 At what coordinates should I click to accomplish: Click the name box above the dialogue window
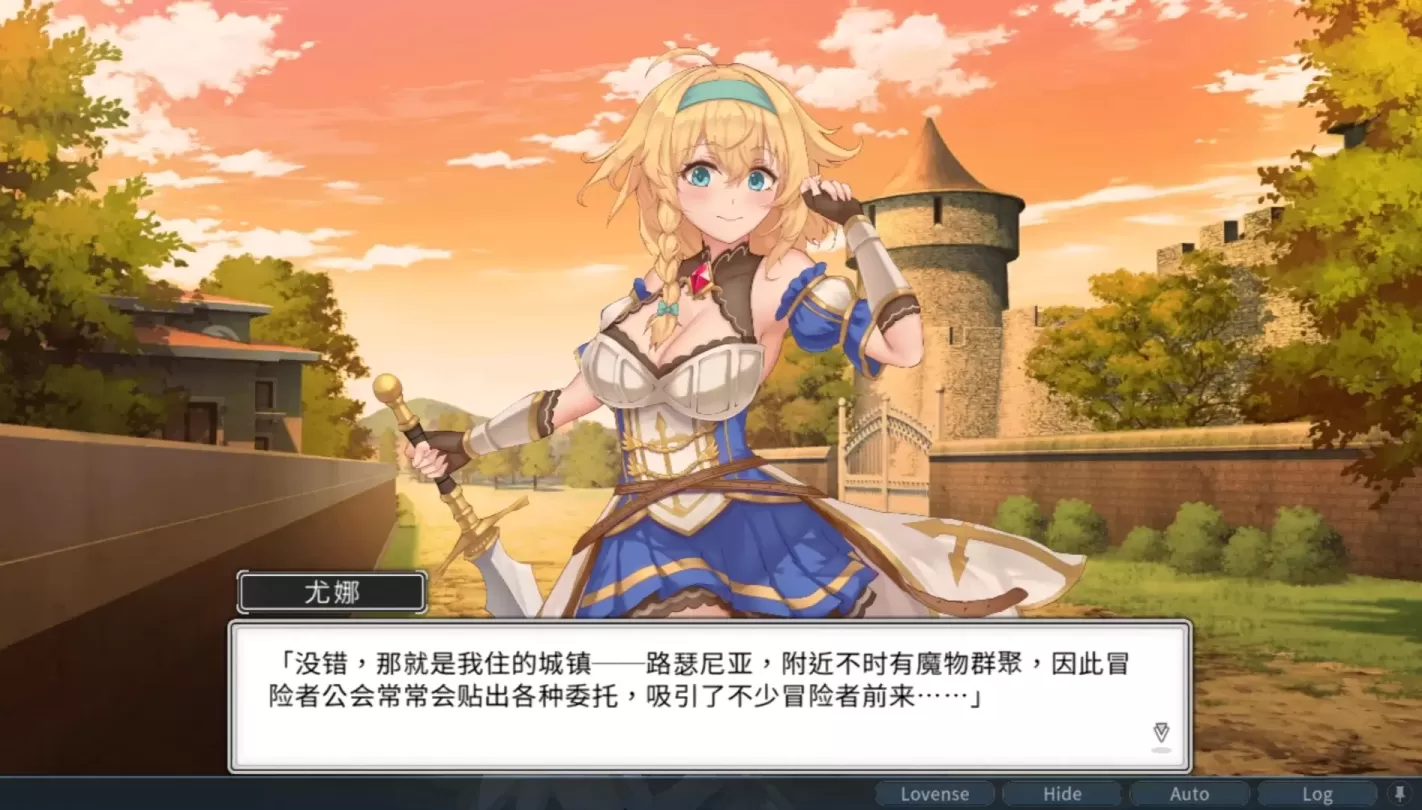point(330,591)
